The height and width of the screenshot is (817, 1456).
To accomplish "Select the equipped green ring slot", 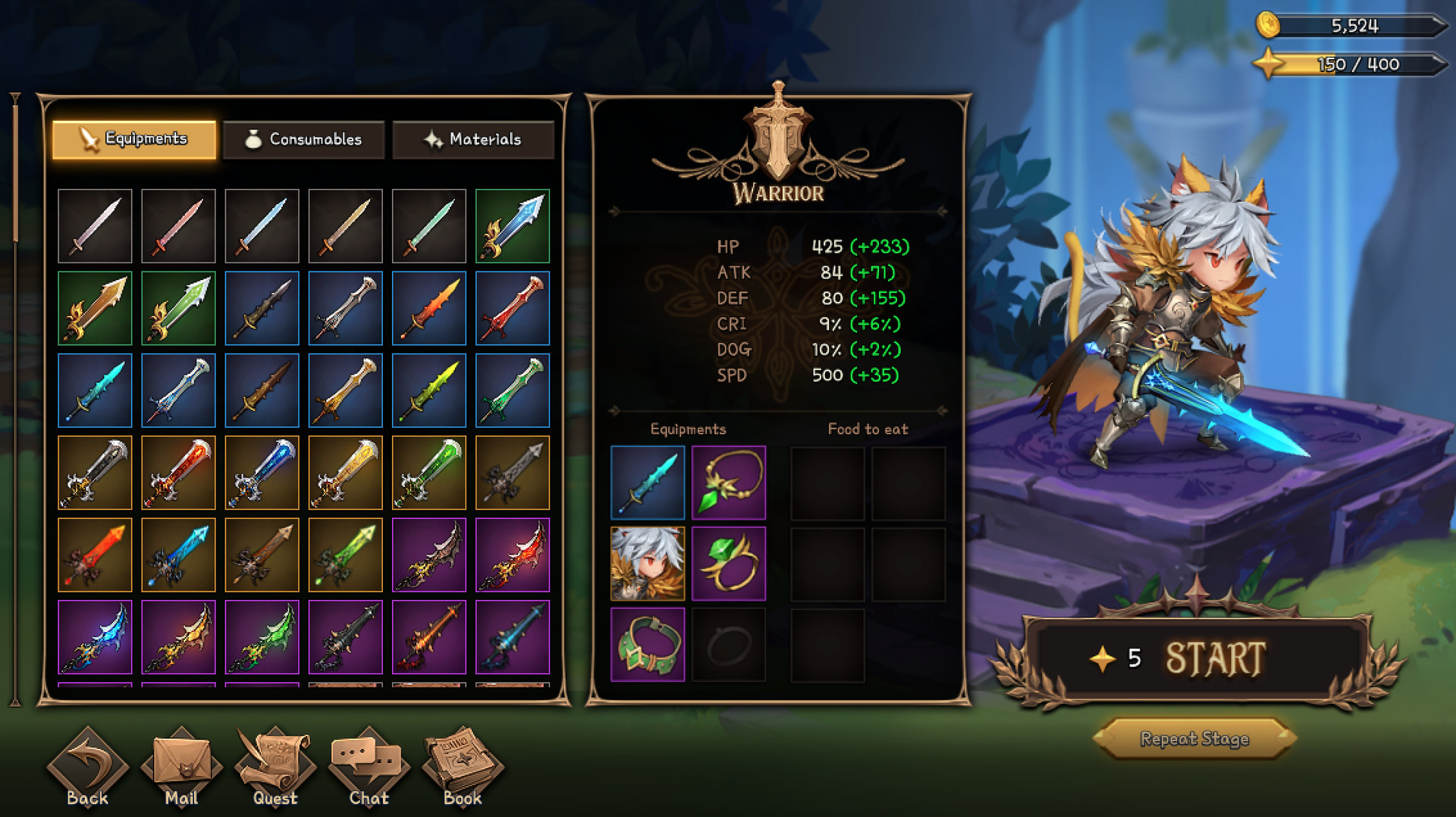I will tap(728, 562).
